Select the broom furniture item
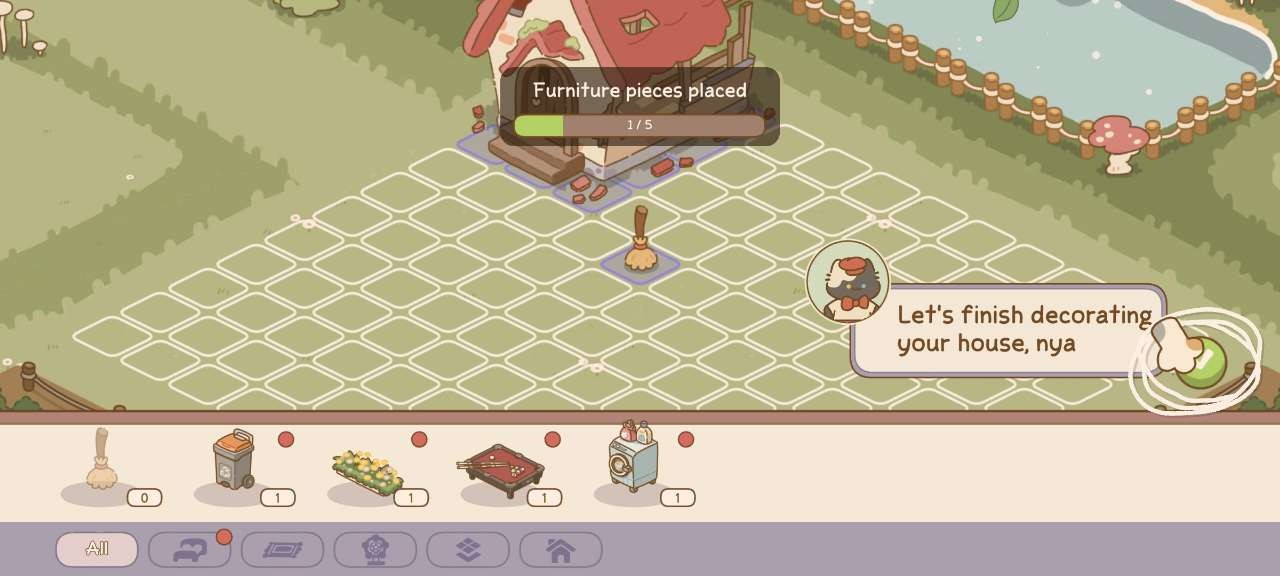 tap(101, 461)
